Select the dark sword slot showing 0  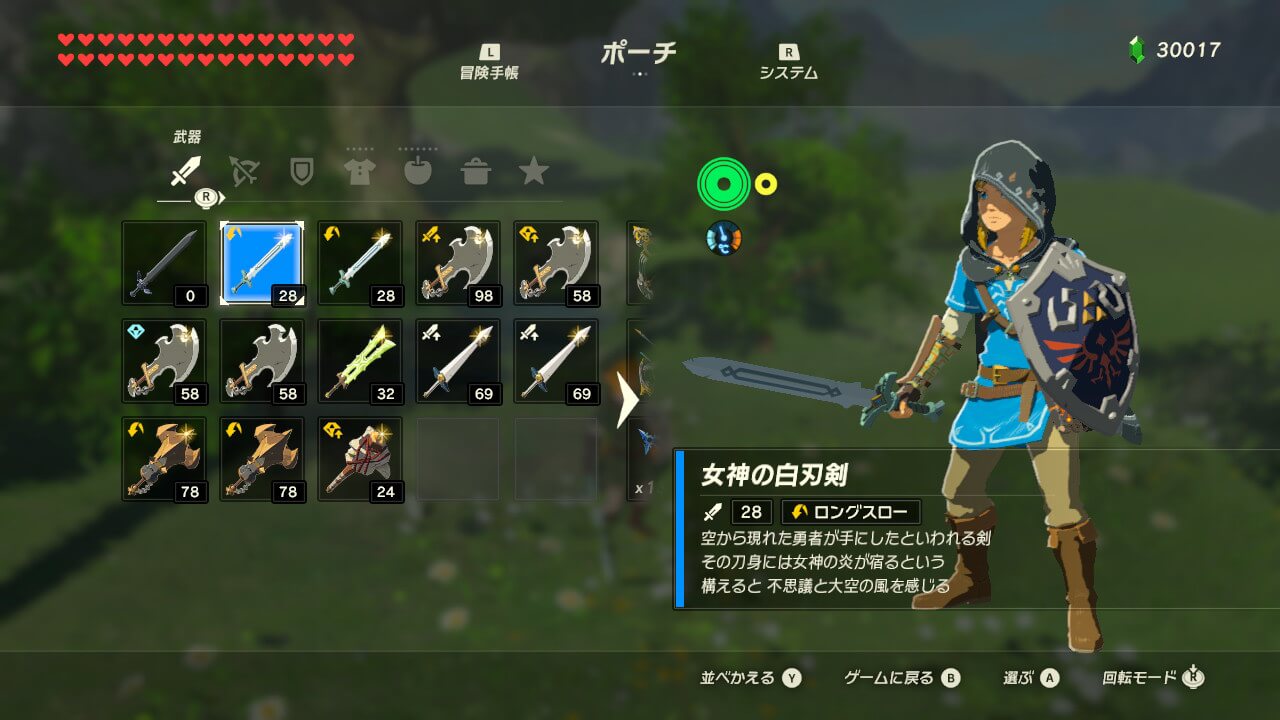[x=164, y=263]
